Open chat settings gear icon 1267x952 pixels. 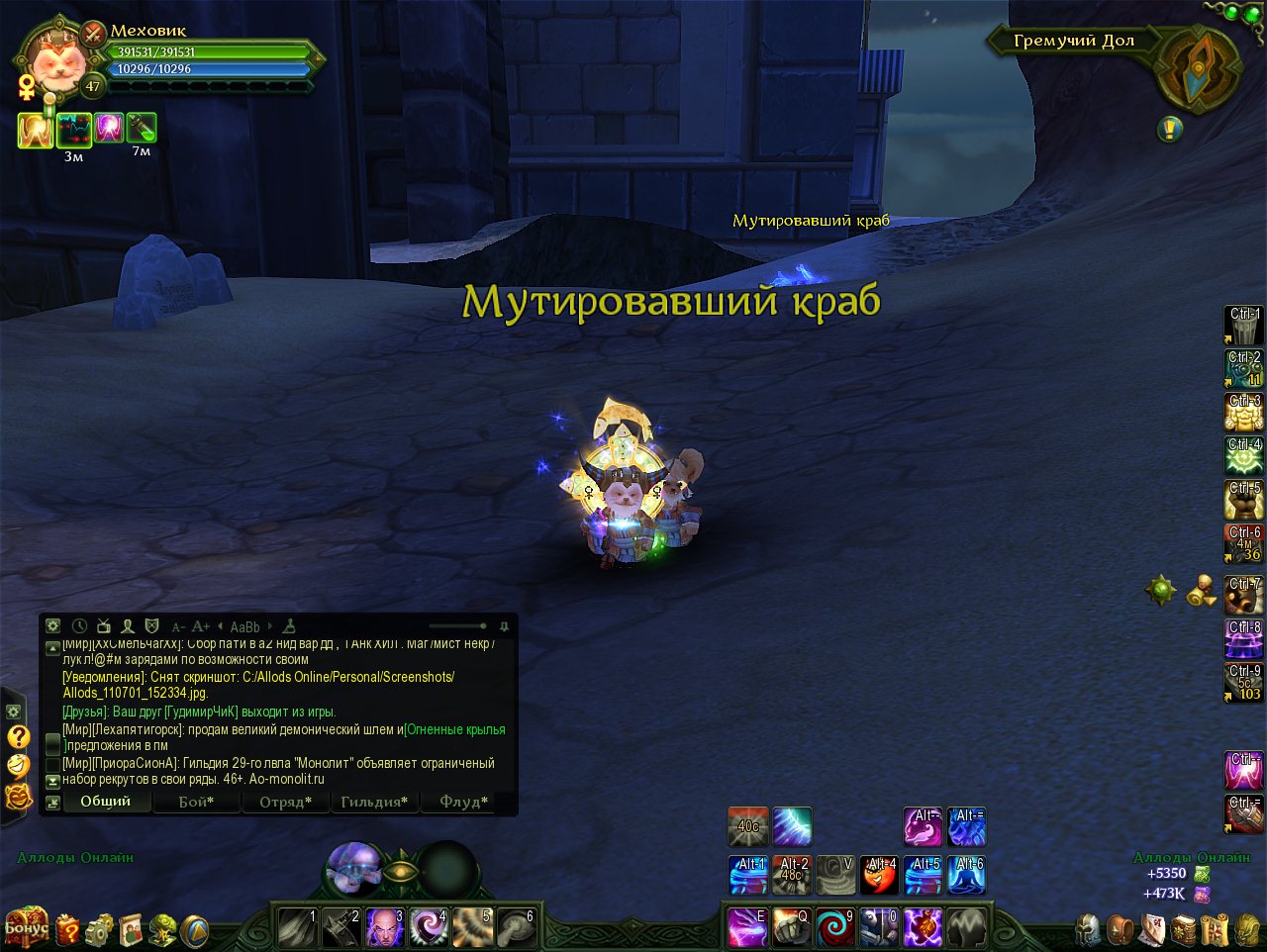[x=53, y=626]
